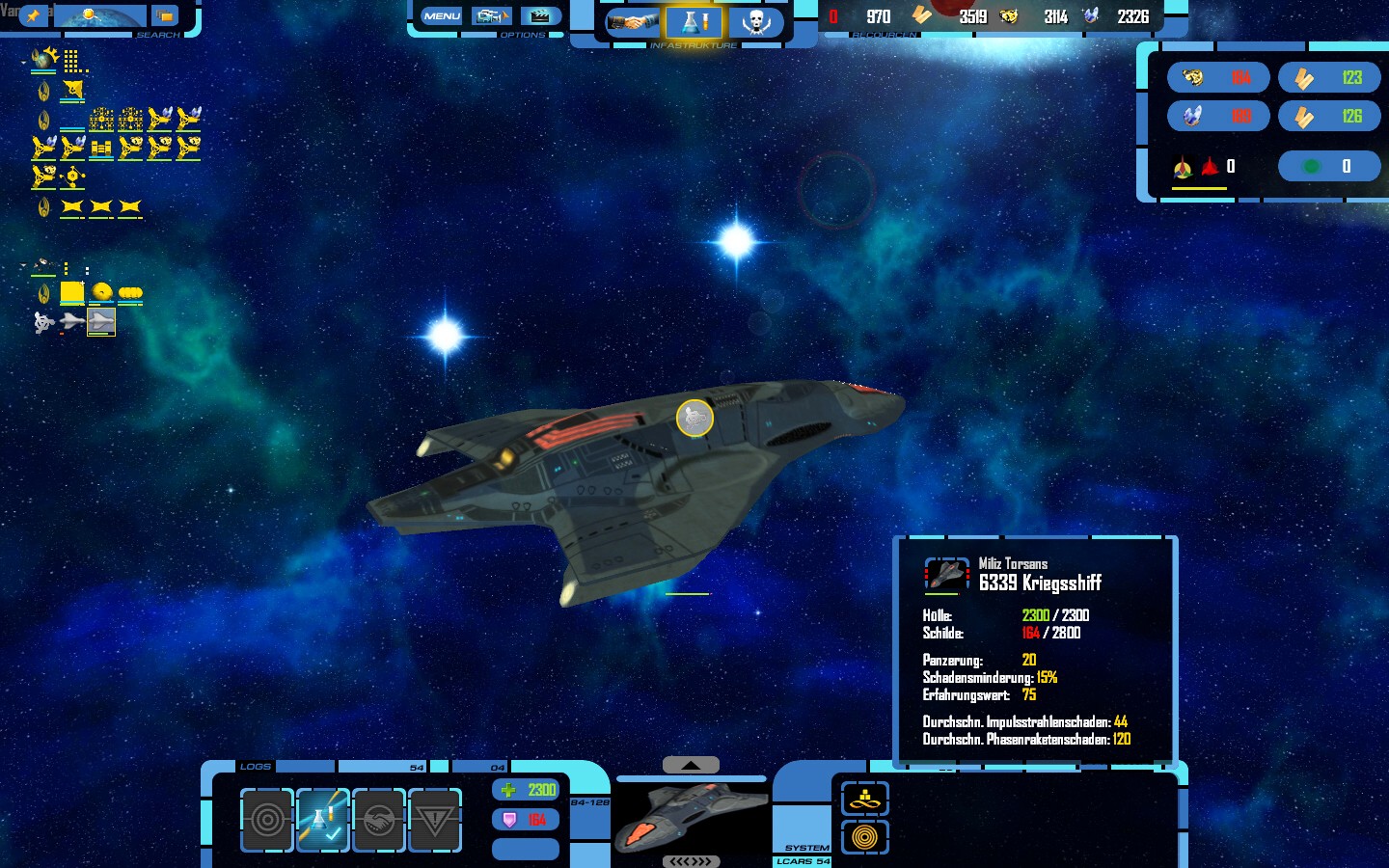The width and height of the screenshot is (1389, 868).
Task: Activate the yellow cubes-and-orbit system ability
Action: point(864,799)
